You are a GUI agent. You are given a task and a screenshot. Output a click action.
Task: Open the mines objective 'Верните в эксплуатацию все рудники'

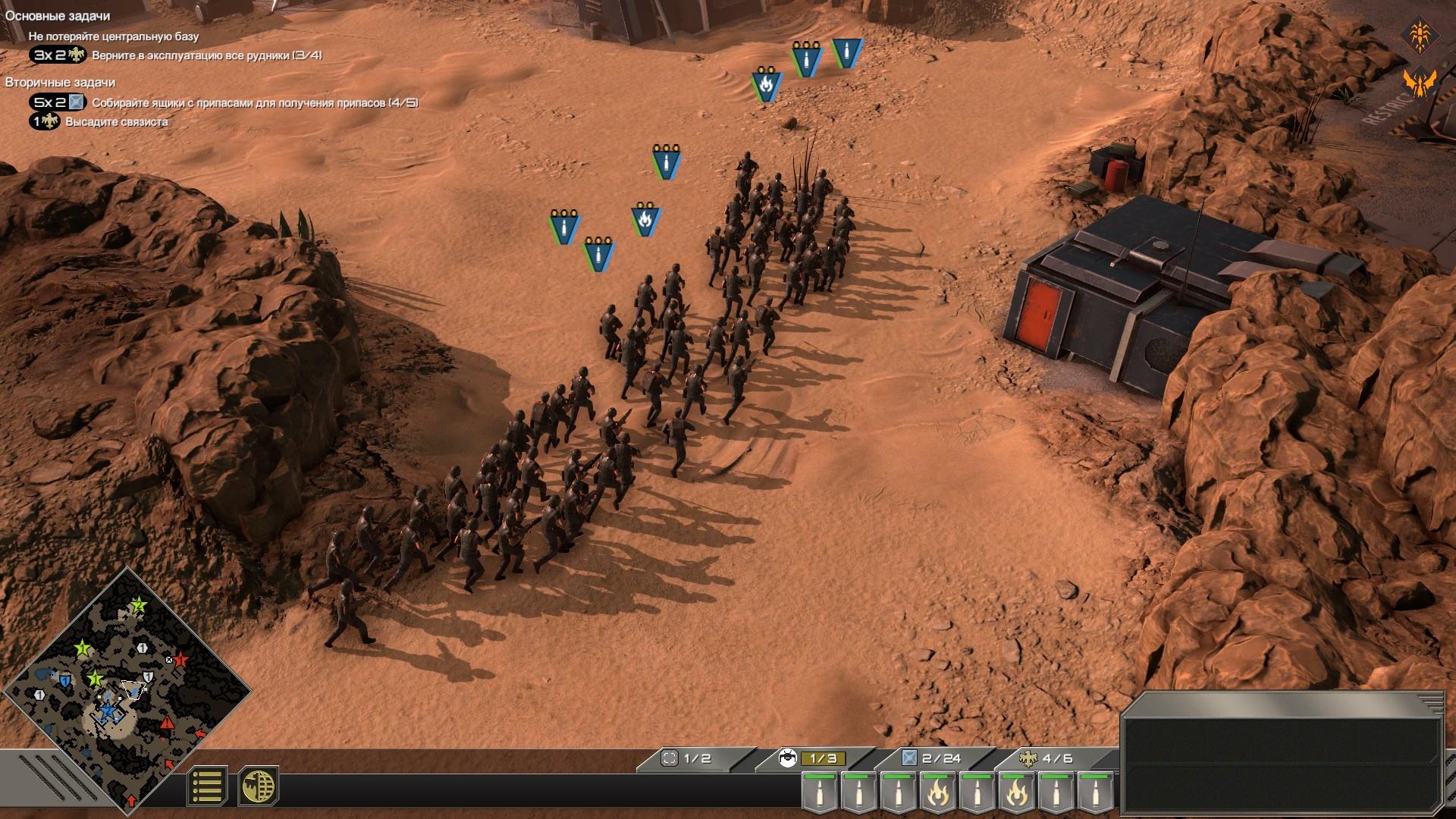click(x=206, y=55)
